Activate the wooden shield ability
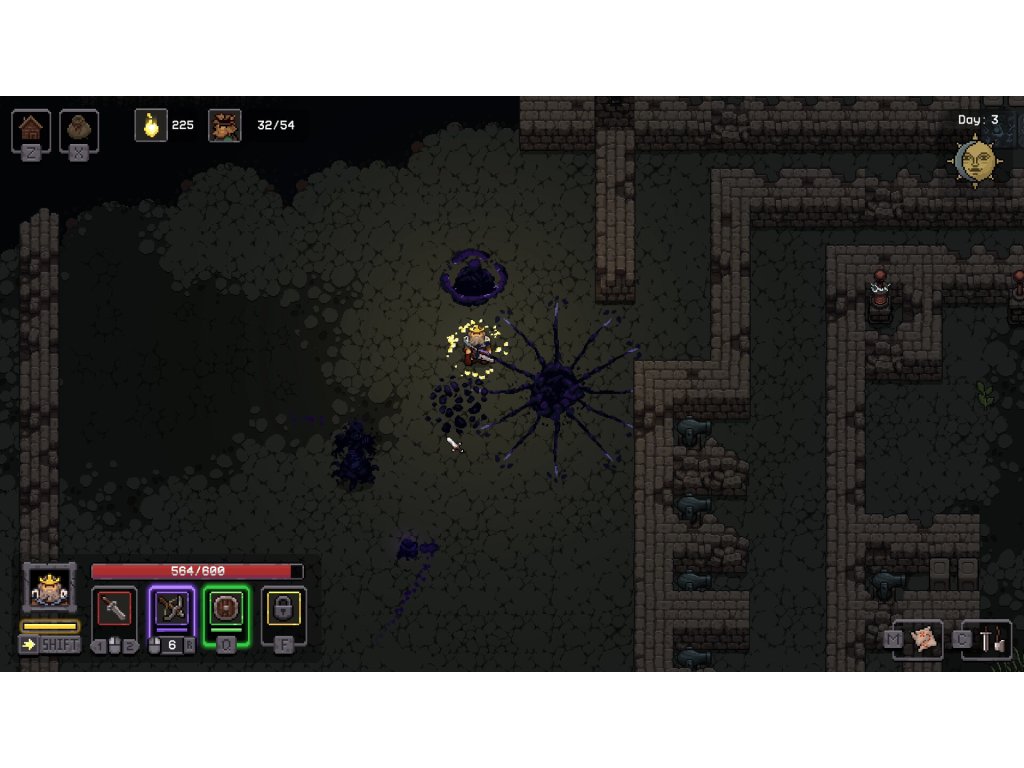Viewport: 1024px width, 768px height. click(x=226, y=609)
